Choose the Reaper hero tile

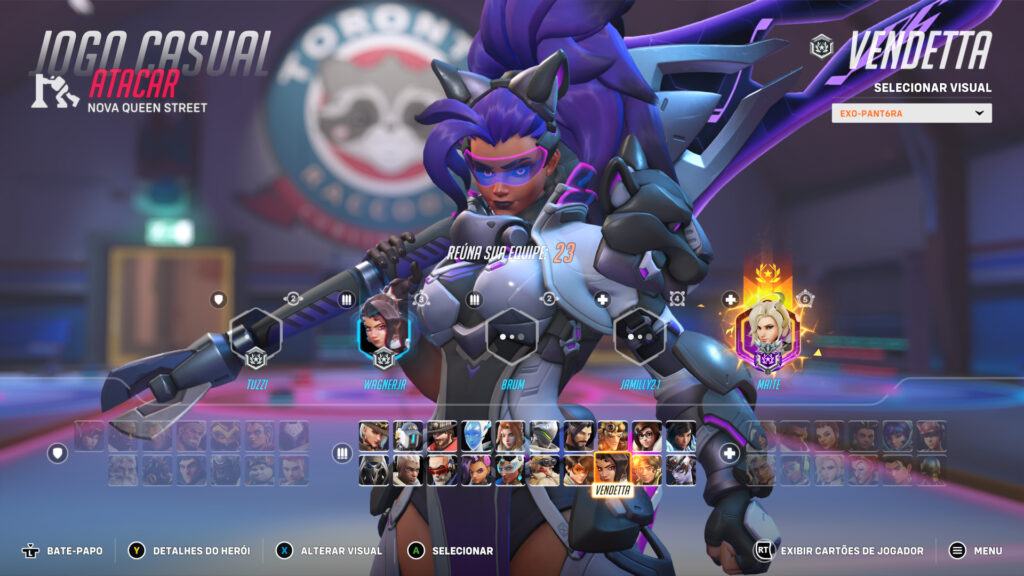(374, 469)
